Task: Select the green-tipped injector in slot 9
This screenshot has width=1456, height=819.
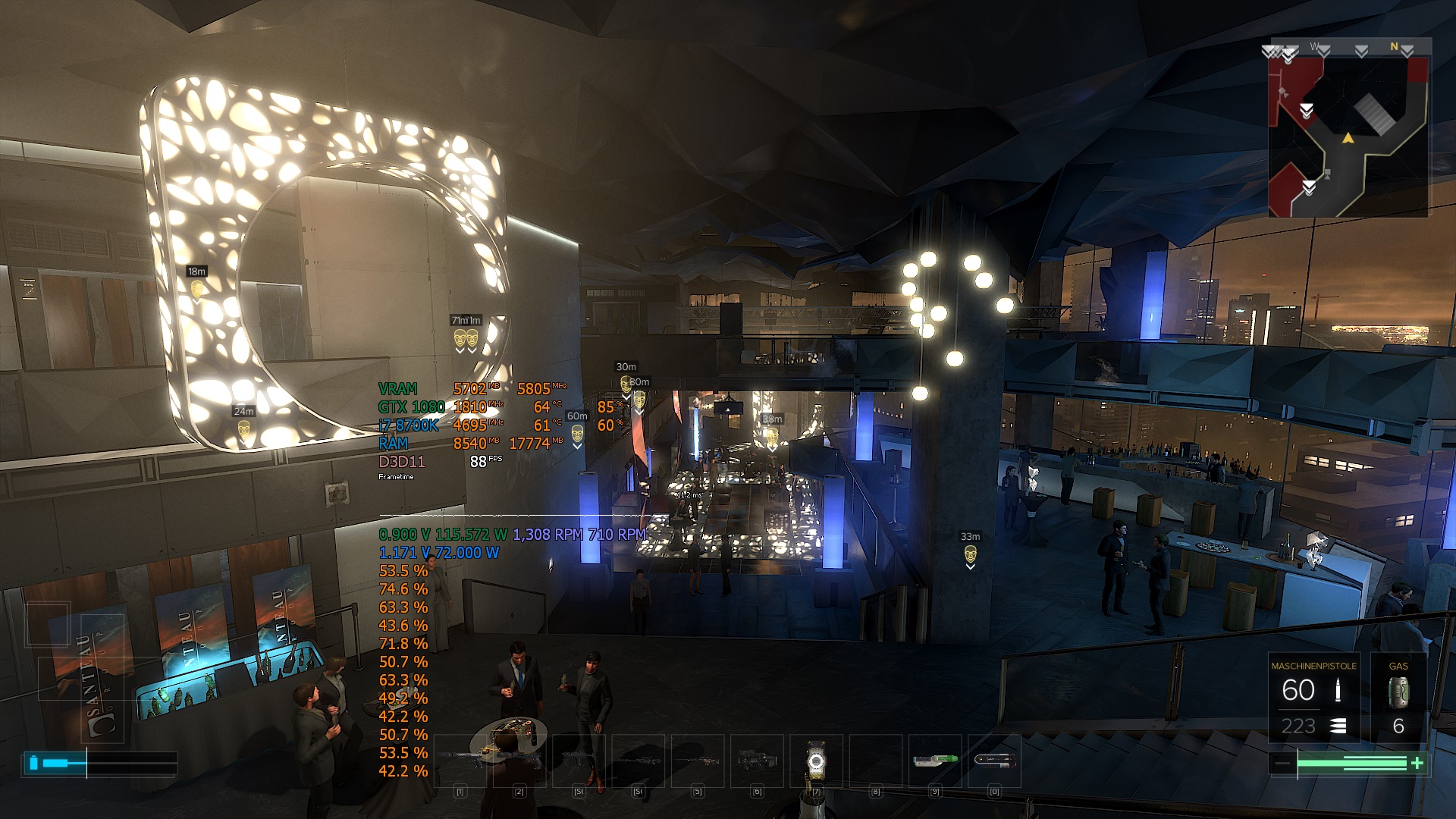Action: point(934,759)
